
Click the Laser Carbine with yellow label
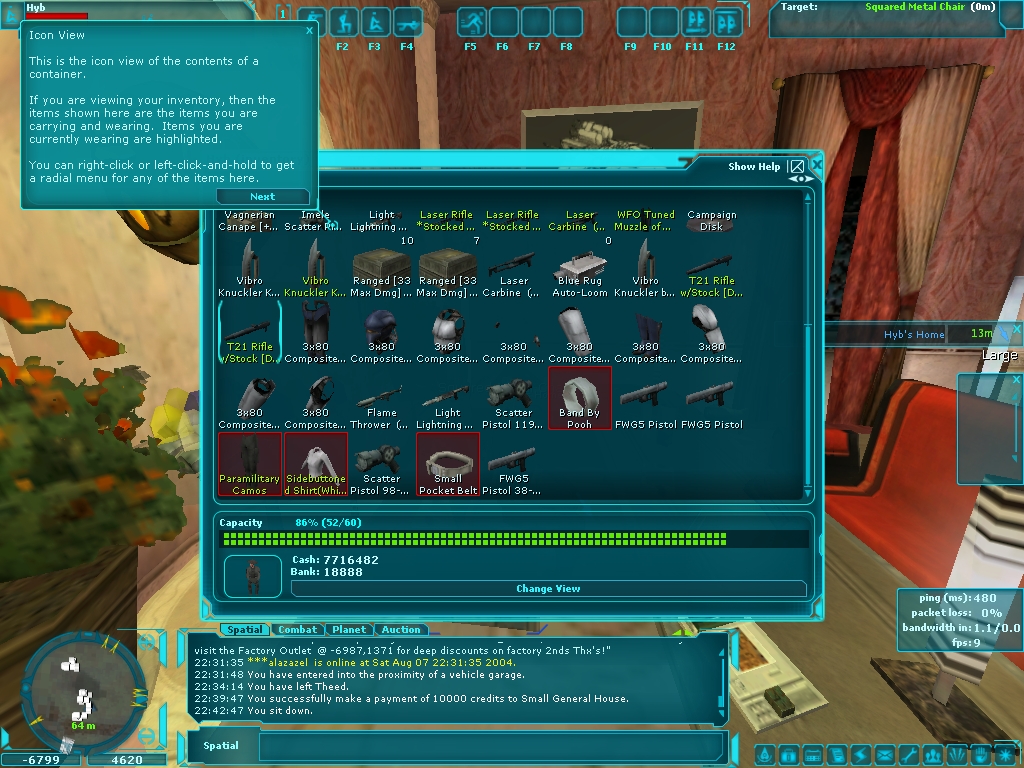[x=580, y=220]
